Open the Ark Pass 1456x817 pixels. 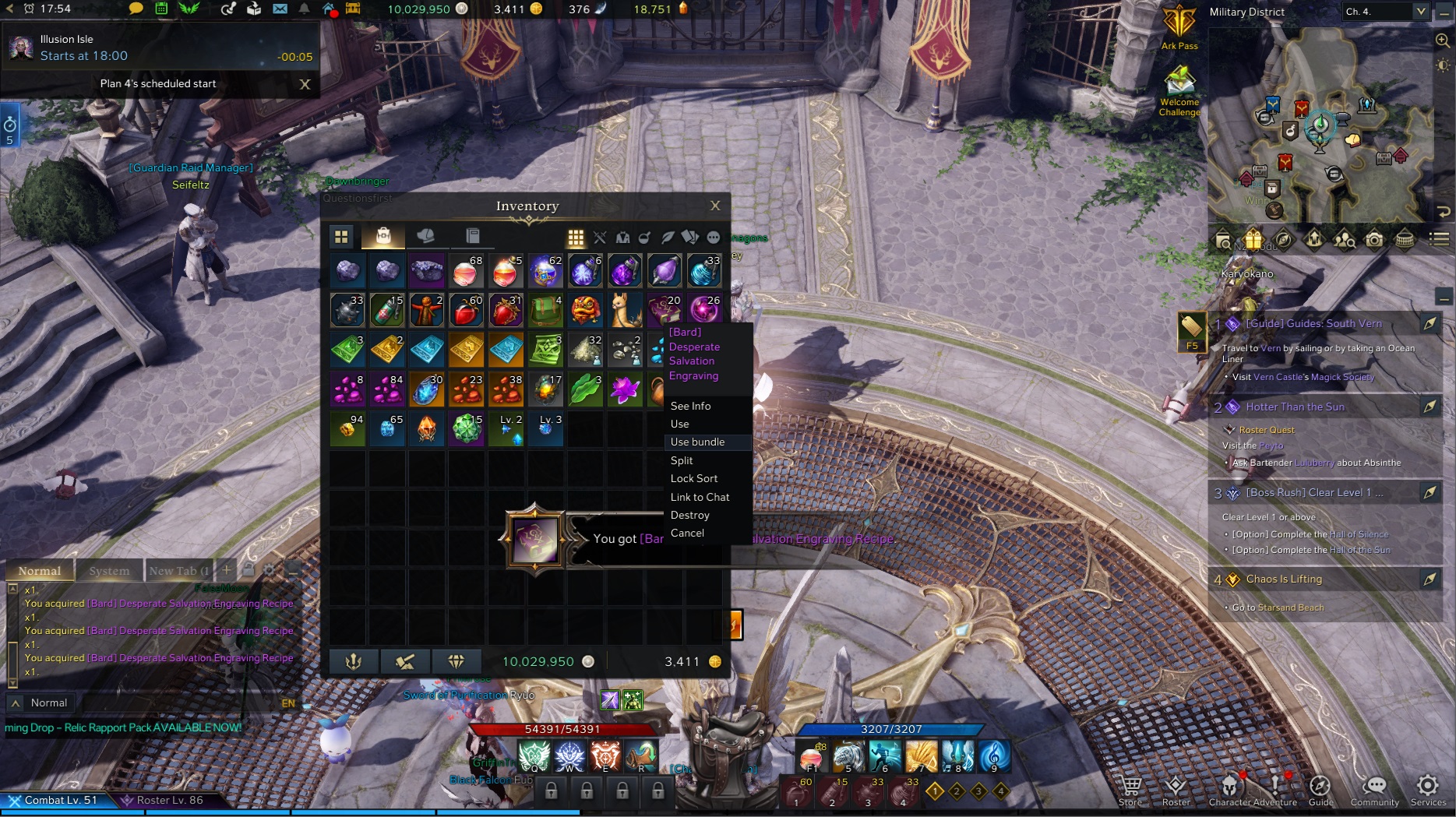tap(1179, 27)
